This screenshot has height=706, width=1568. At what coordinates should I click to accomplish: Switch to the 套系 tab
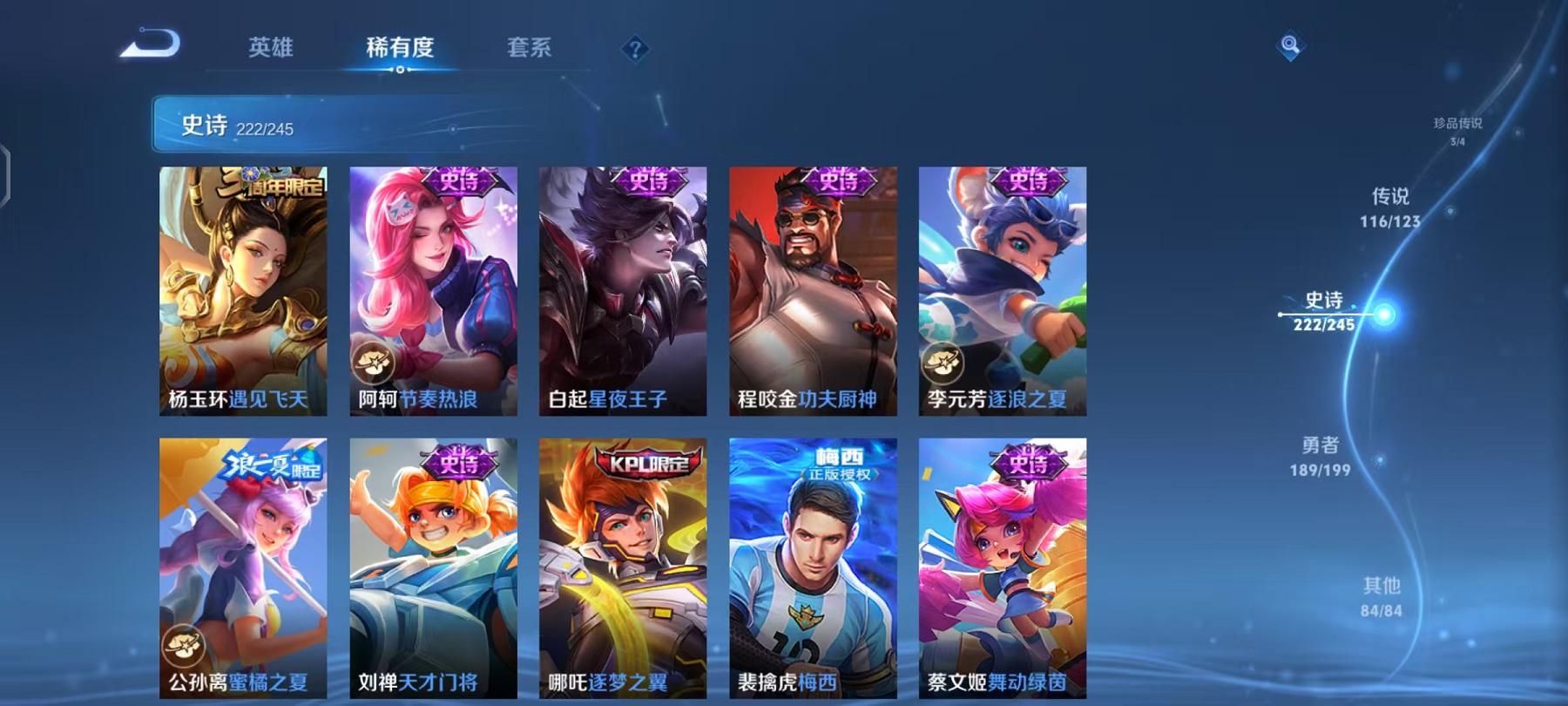530,48
